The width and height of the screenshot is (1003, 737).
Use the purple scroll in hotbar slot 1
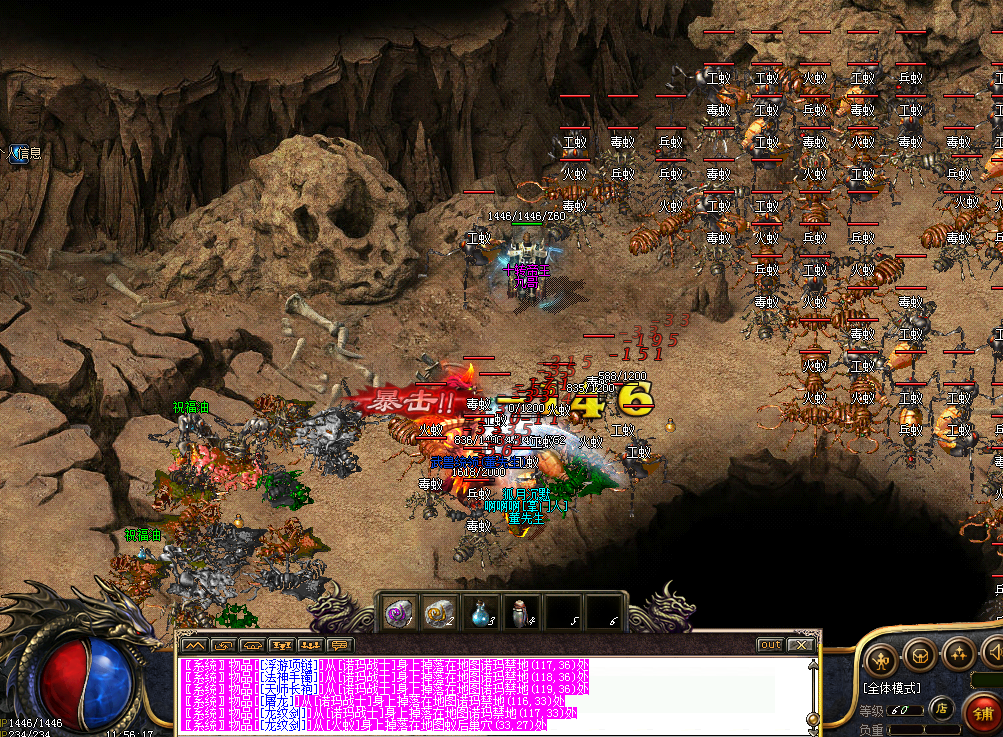[400, 612]
